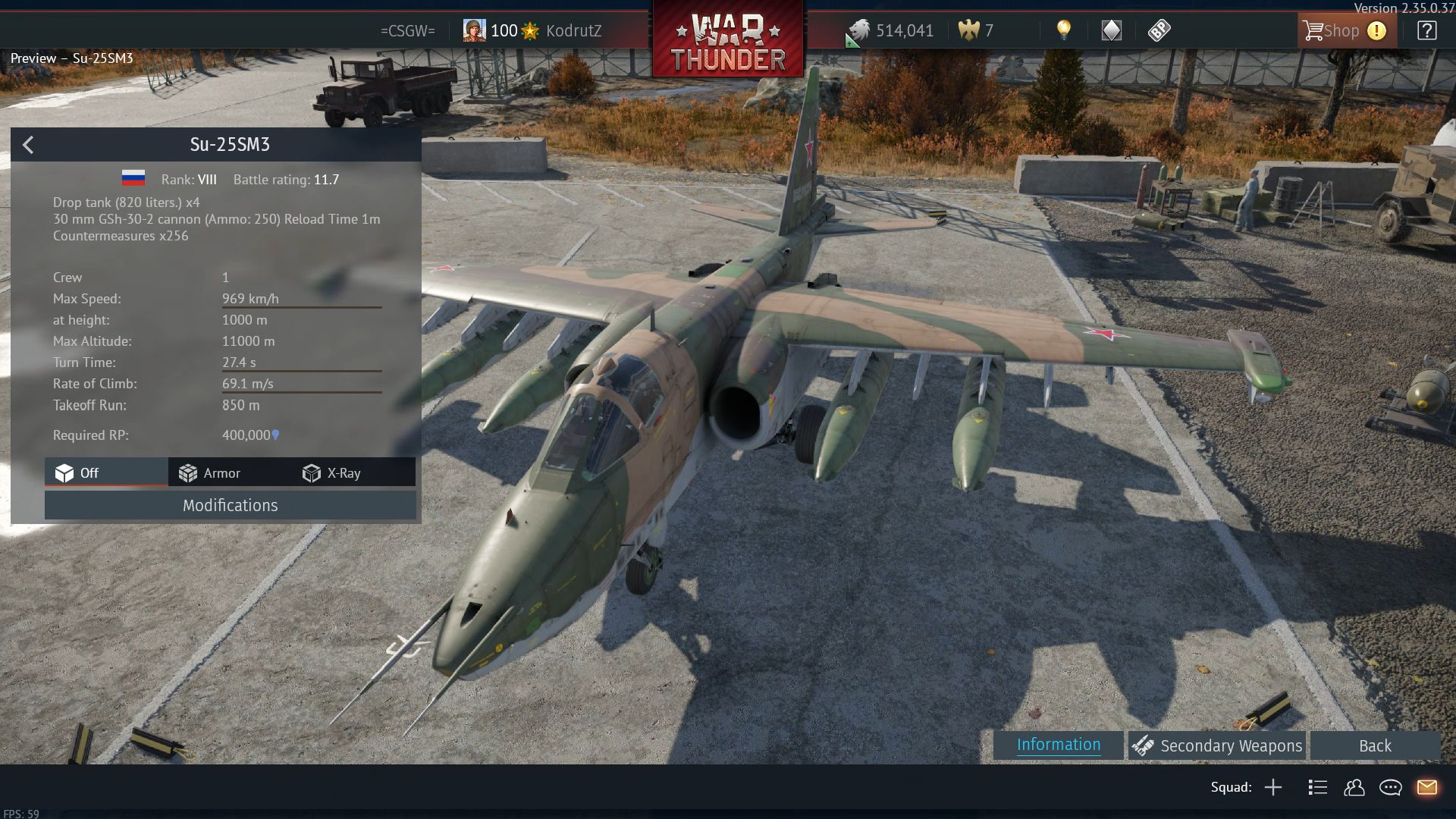Image resolution: width=1456 pixels, height=819 pixels.
Task: Enable the X-Ray view
Action: [332, 473]
